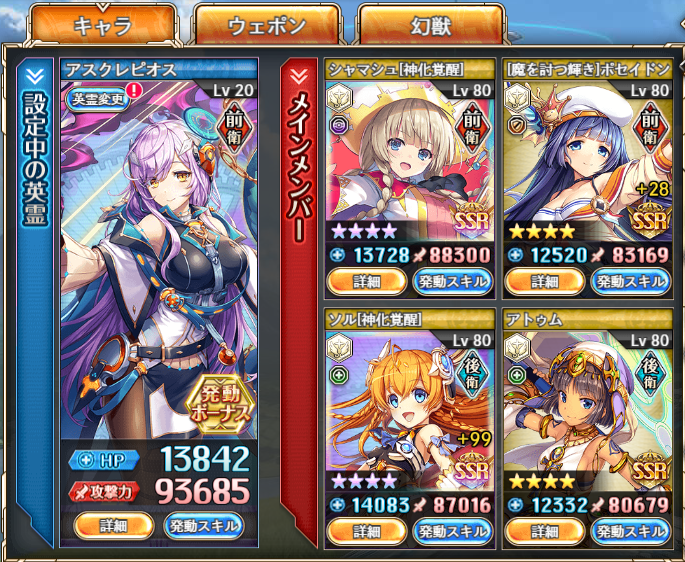Show 発動スキル for アトゥム
The width and height of the screenshot is (685, 562).
[x=629, y=531]
